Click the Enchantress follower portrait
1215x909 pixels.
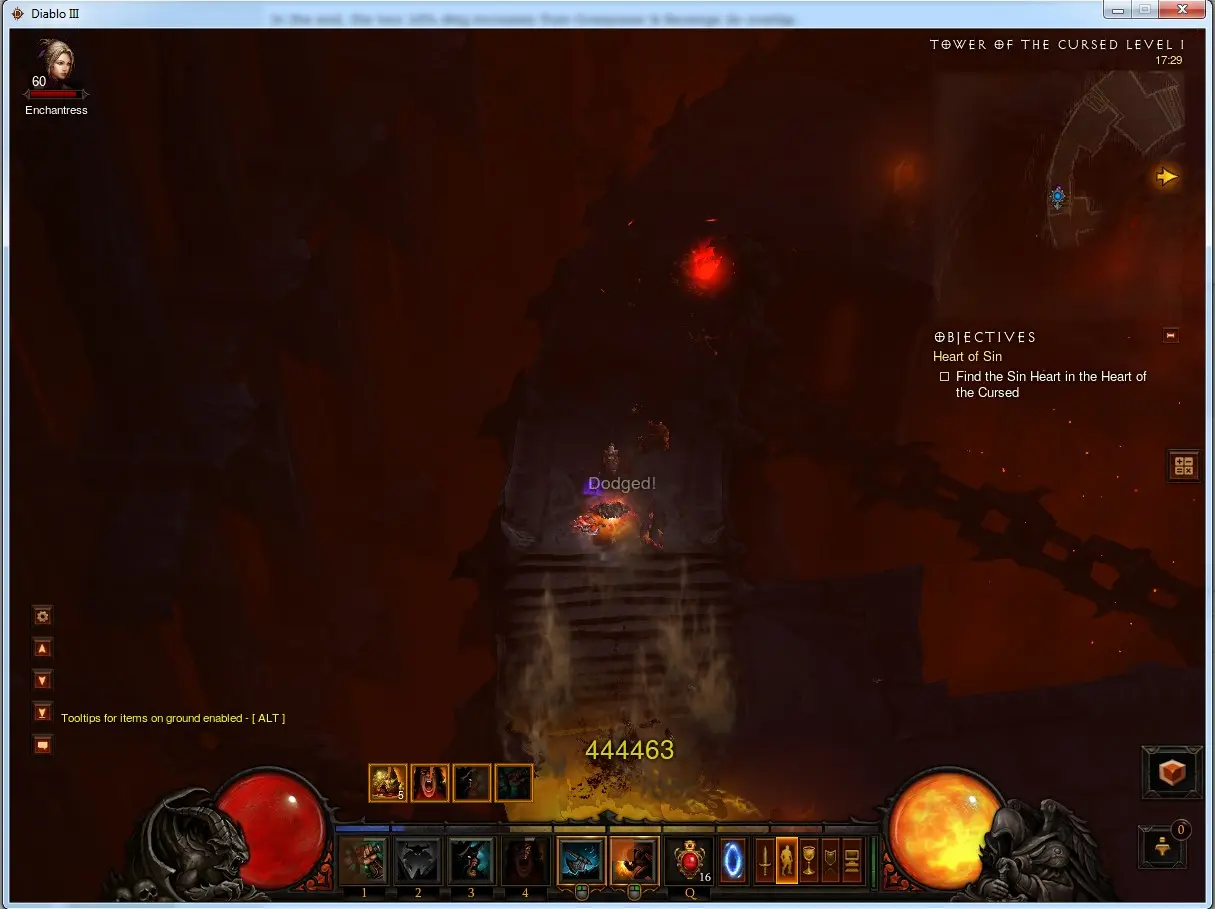tap(56, 64)
